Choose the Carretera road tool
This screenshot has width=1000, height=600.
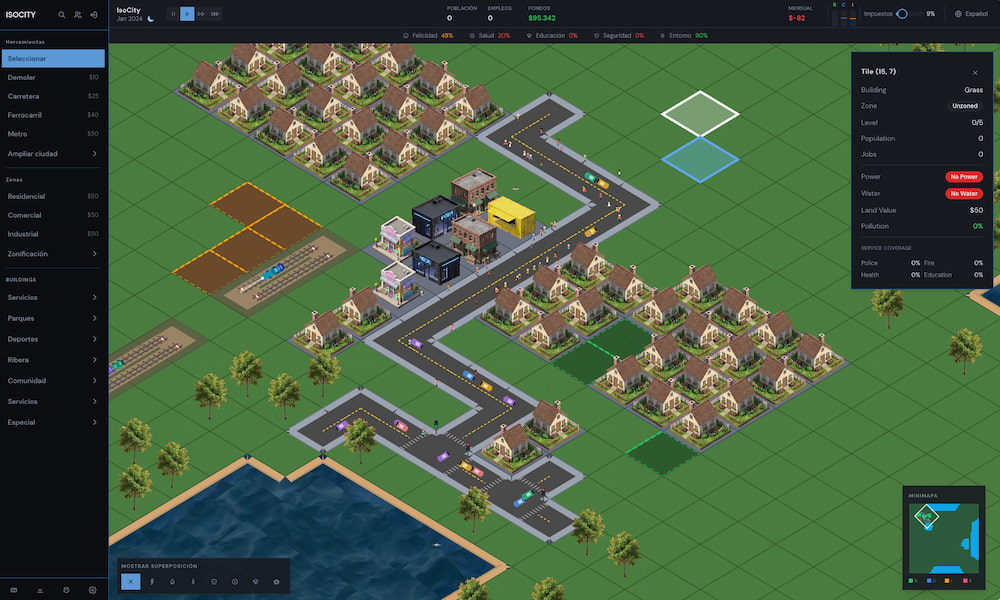click(53, 96)
